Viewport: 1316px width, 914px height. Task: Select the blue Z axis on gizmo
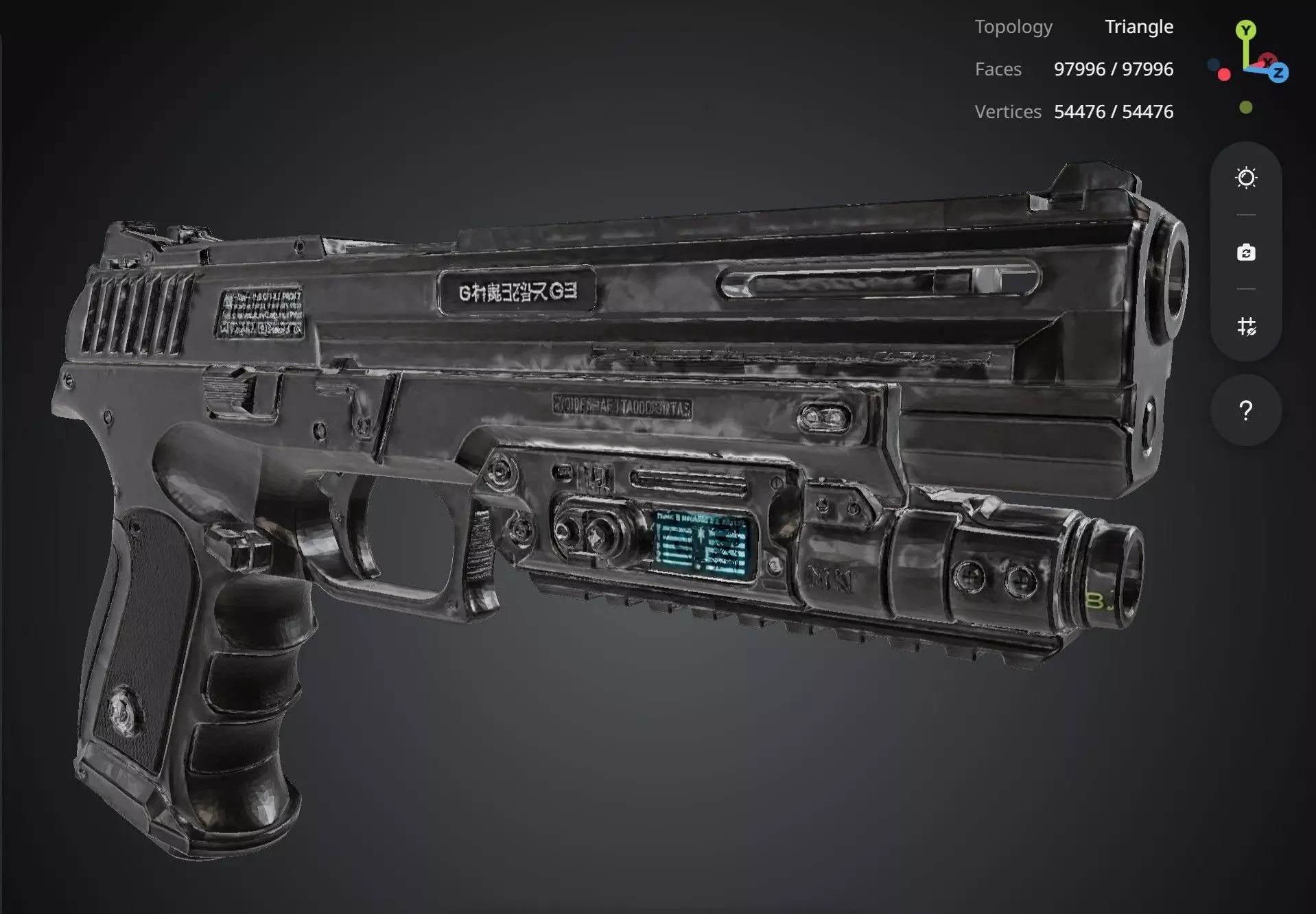pyautogui.click(x=1278, y=72)
